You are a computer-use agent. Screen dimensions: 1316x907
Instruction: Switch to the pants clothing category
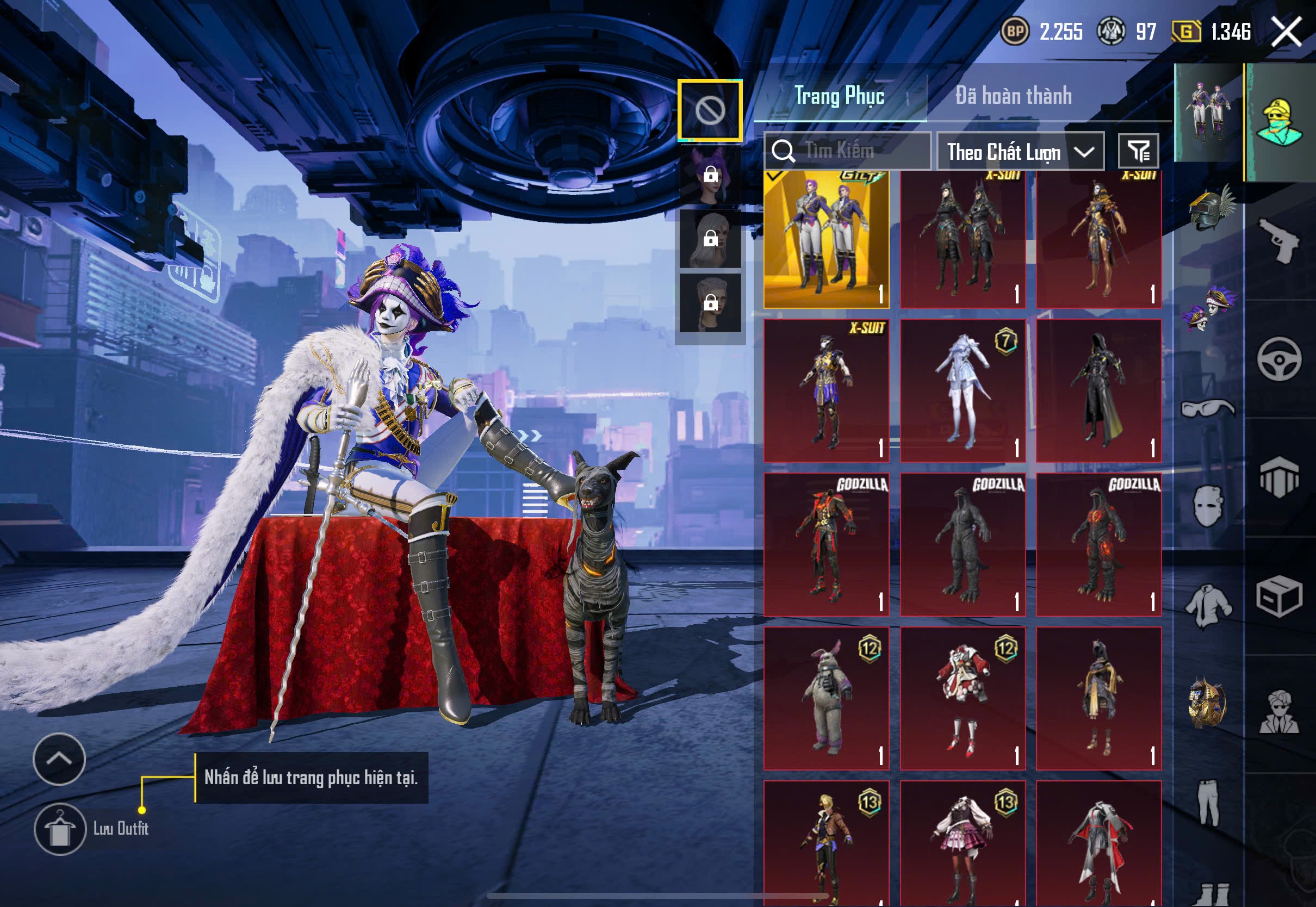[1207, 803]
